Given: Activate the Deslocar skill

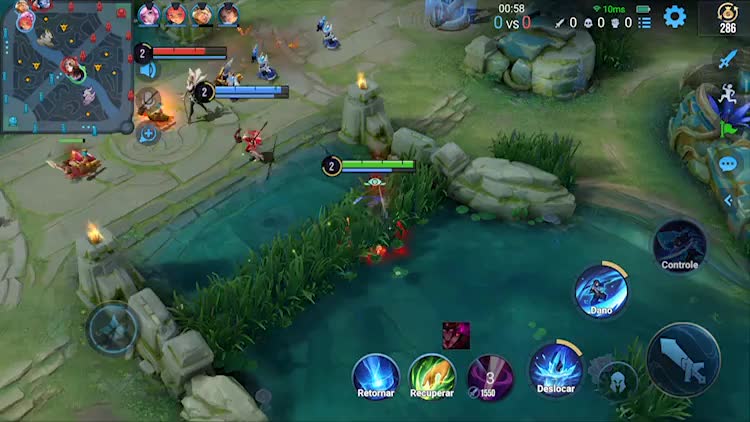Looking at the screenshot, I should tap(556, 367).
